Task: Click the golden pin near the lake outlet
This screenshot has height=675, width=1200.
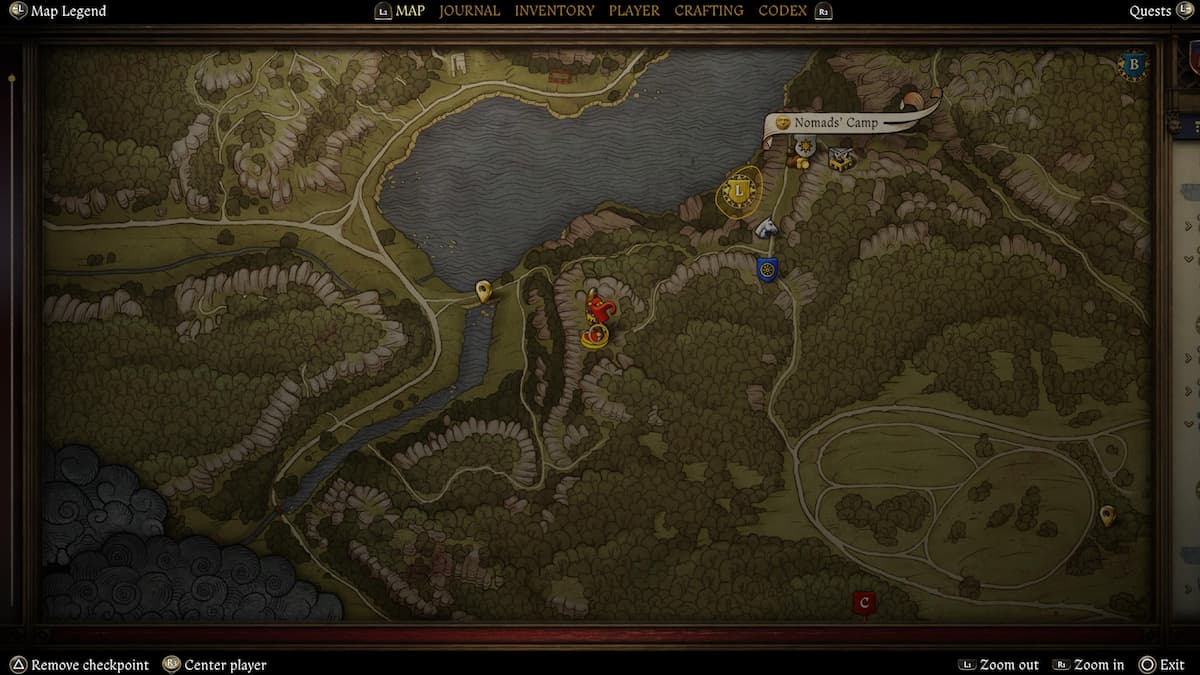Action: pos(484,291)
